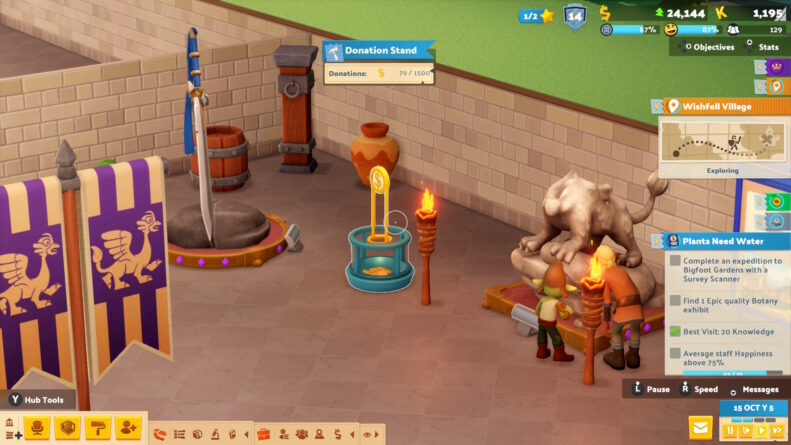Choose the slow-motion speed button
This screenshot has height=445, width=791.
pyautogui.click(x=745, y=430)
